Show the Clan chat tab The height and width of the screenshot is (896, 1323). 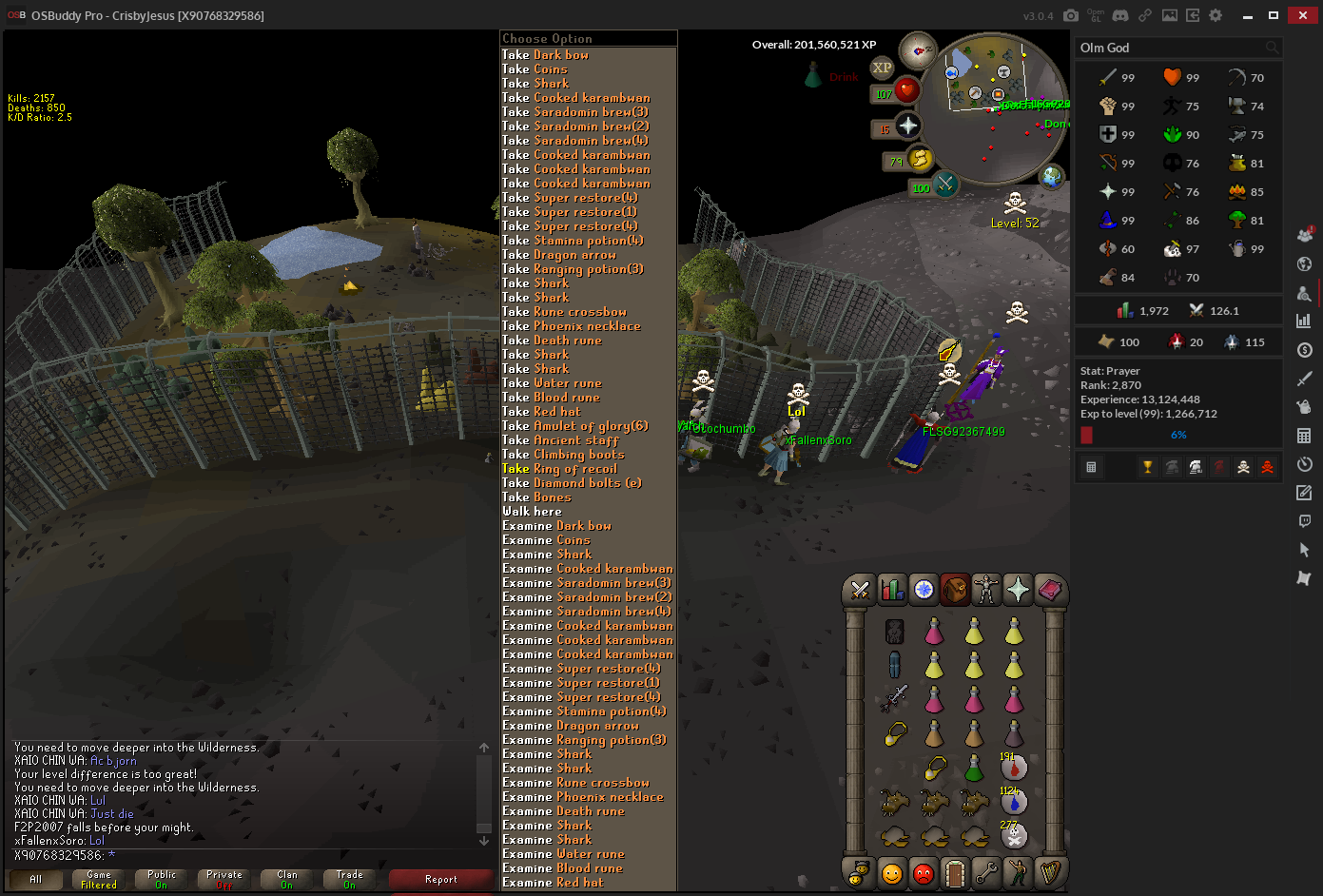pos(287,880)
